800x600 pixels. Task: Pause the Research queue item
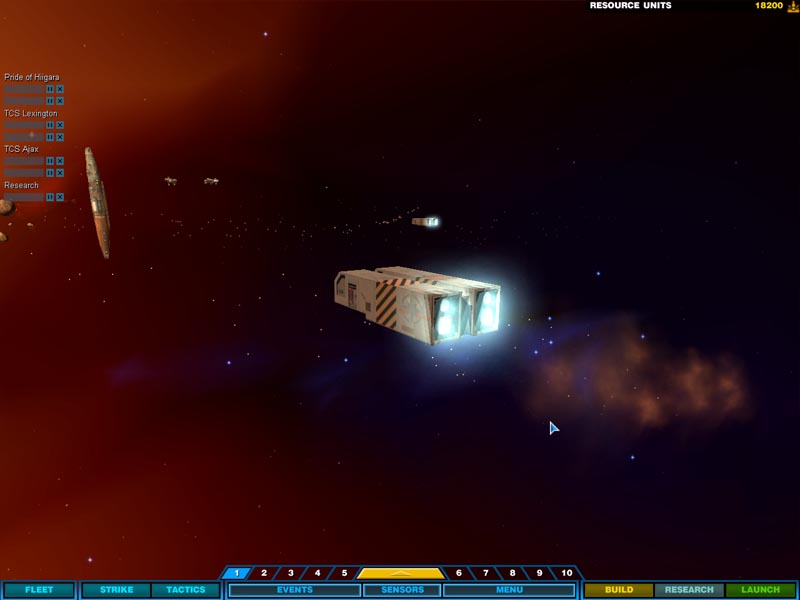50,197
